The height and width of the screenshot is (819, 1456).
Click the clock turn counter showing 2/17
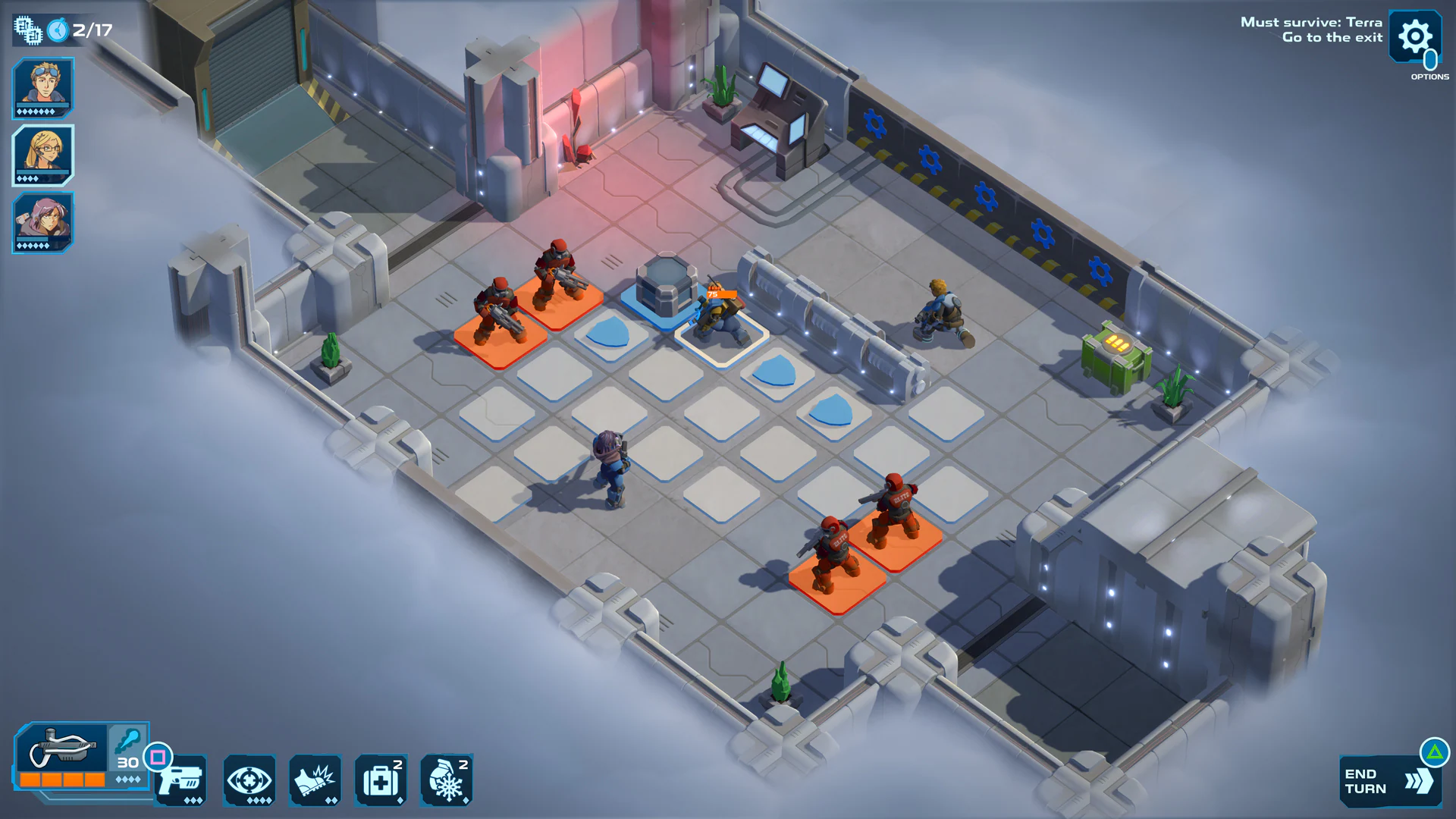pyautogui.click(x=76, y=30)
